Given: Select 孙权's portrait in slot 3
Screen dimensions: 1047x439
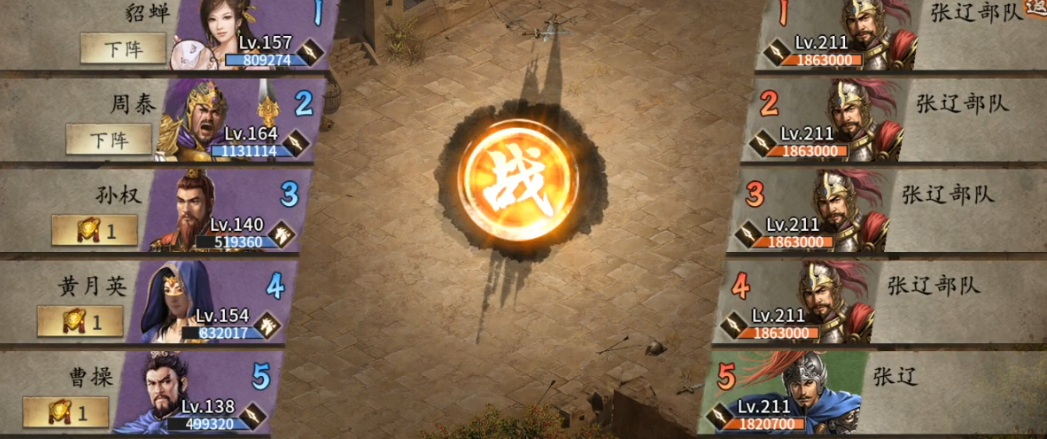Looking at the screenshot, I should (192, 210).
